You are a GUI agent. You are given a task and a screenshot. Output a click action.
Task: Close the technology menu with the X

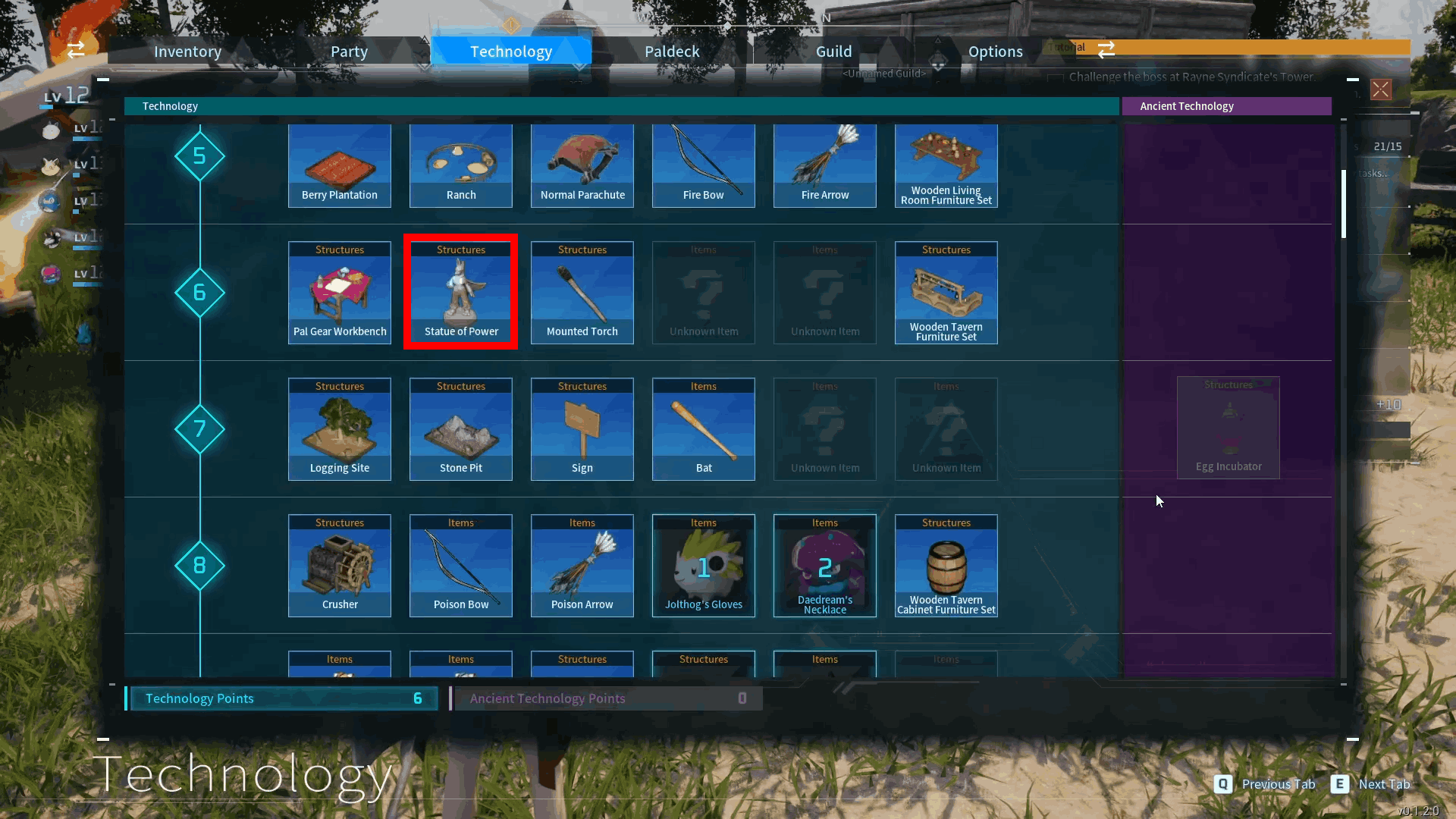(x=1380, y=89)
